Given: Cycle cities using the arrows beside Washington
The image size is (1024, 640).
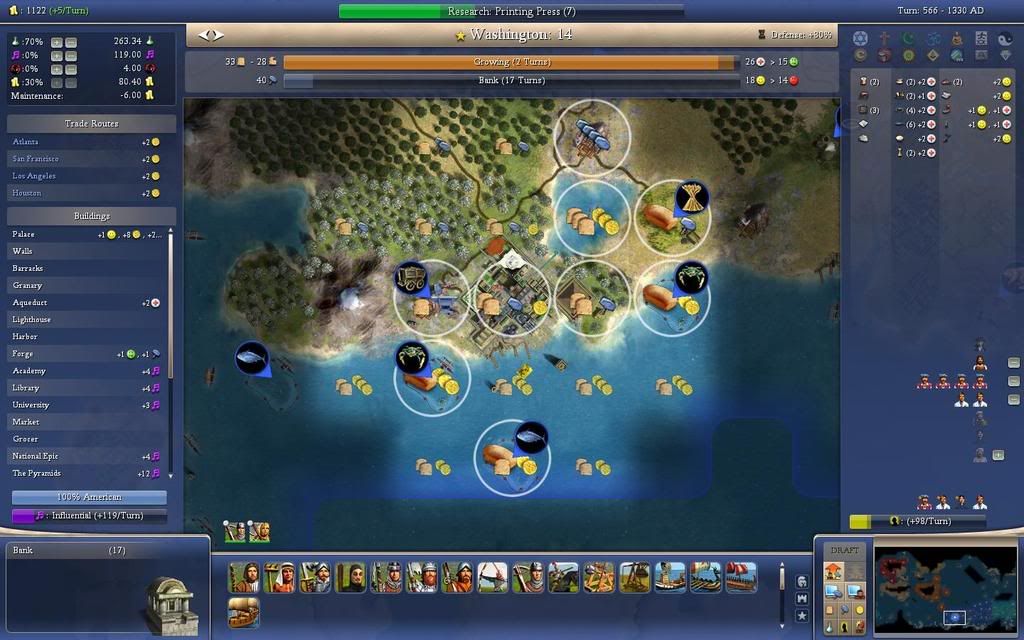Looking at the screenshot, I should [x=210, y=35].
